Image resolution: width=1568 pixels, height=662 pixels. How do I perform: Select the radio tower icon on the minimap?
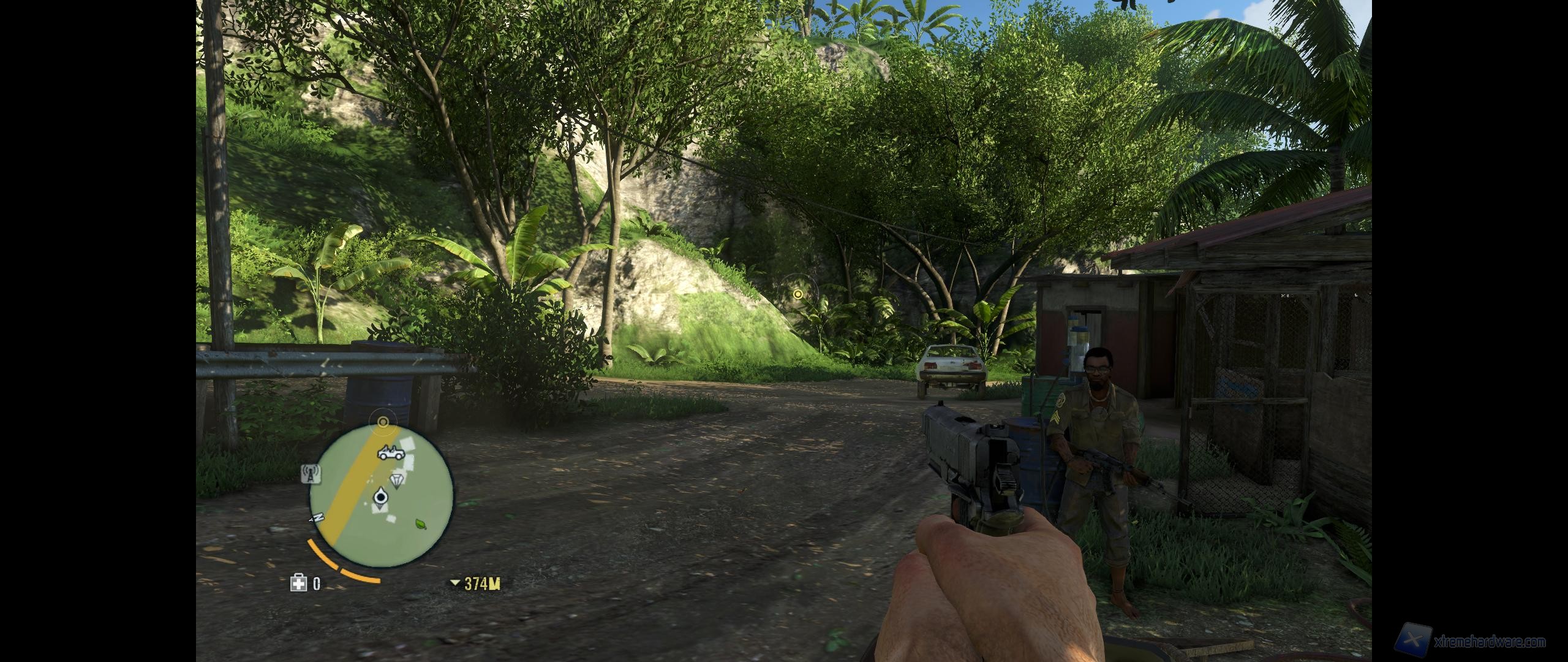coord(311,474)
